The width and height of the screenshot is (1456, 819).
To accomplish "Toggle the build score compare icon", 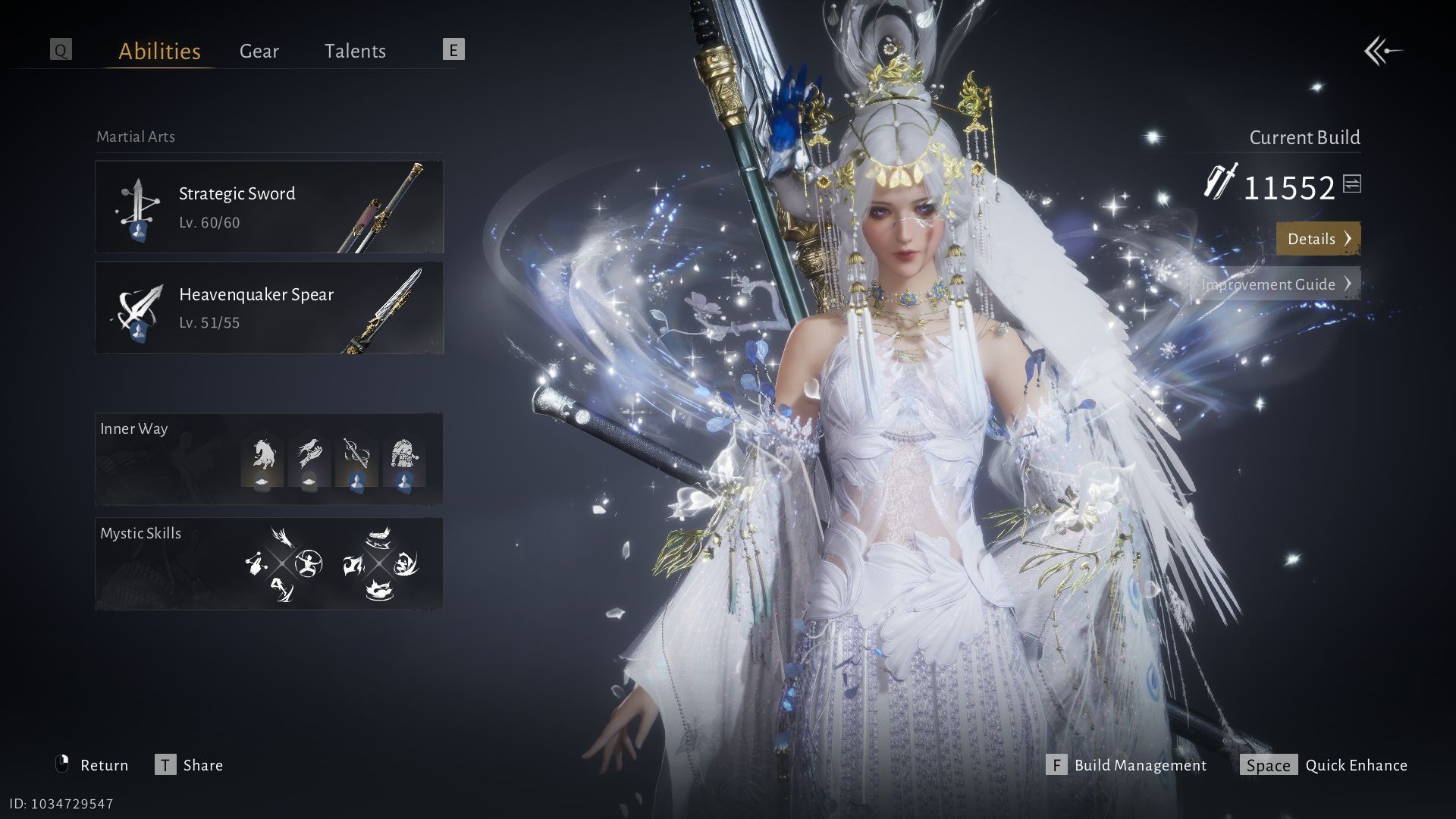I will 1352,184.
